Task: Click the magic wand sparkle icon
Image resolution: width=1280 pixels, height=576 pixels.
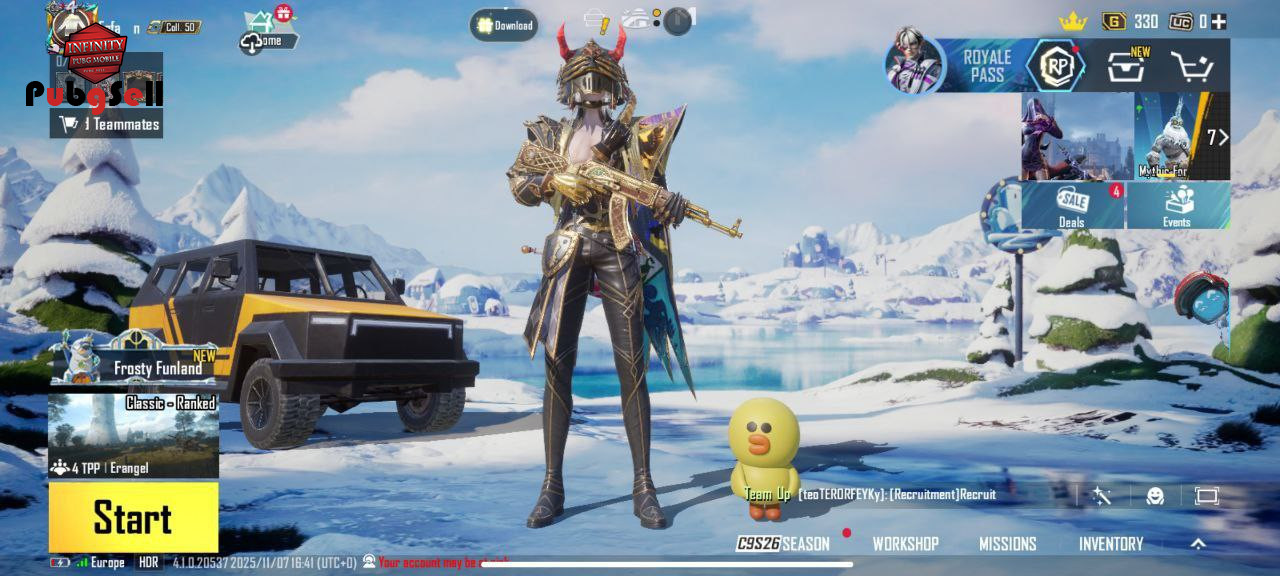Action: [x=1102, y=496]
